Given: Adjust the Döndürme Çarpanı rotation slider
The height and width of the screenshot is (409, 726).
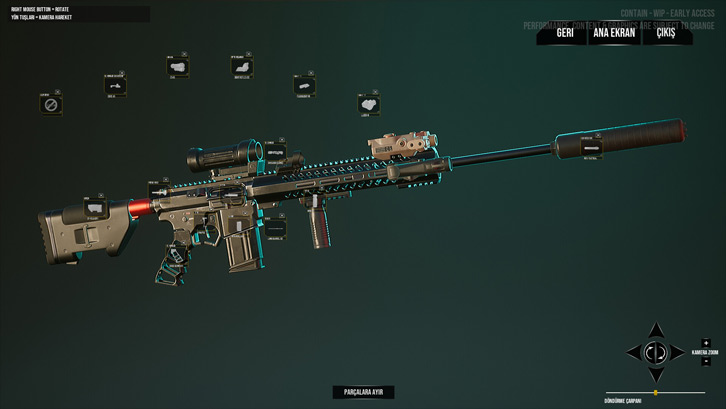Looking at the screenshot, I should click(656, 393).
